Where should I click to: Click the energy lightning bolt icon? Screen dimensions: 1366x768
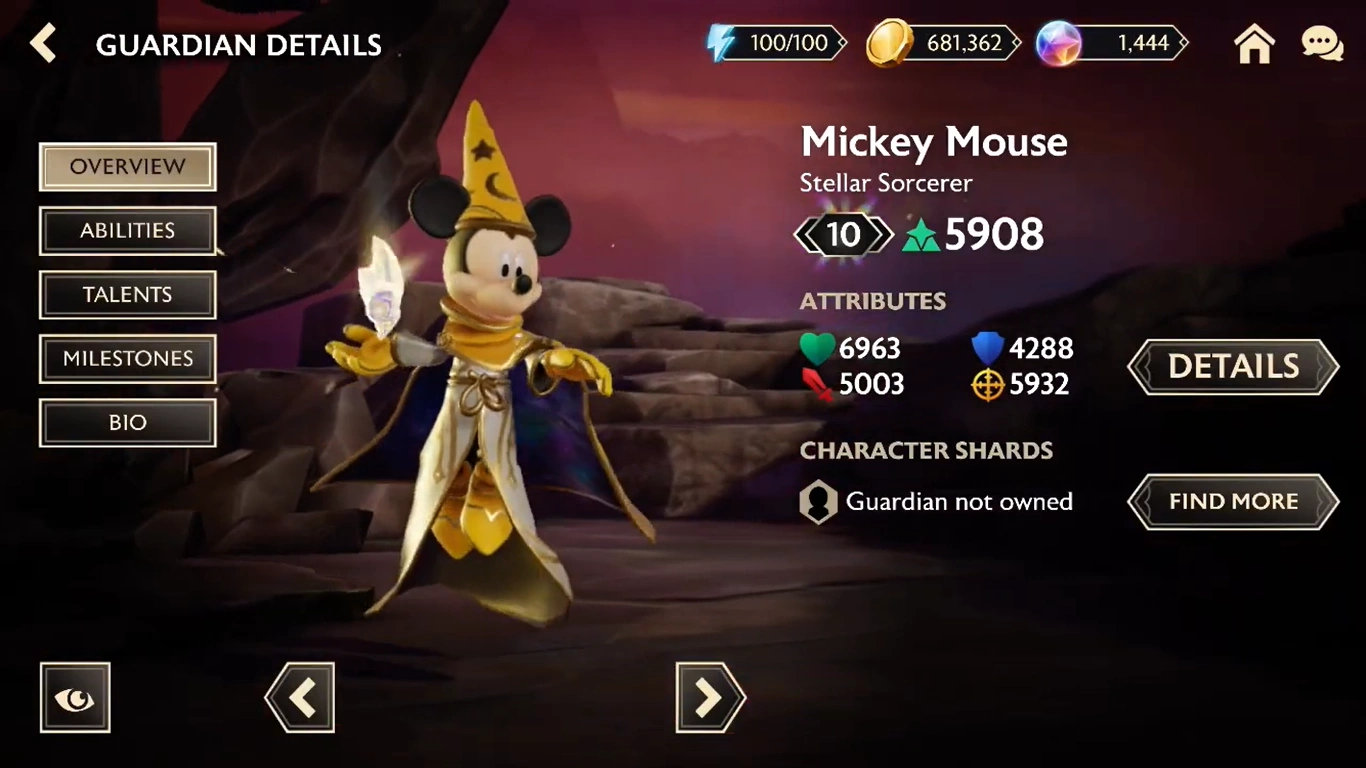point(717,43)
